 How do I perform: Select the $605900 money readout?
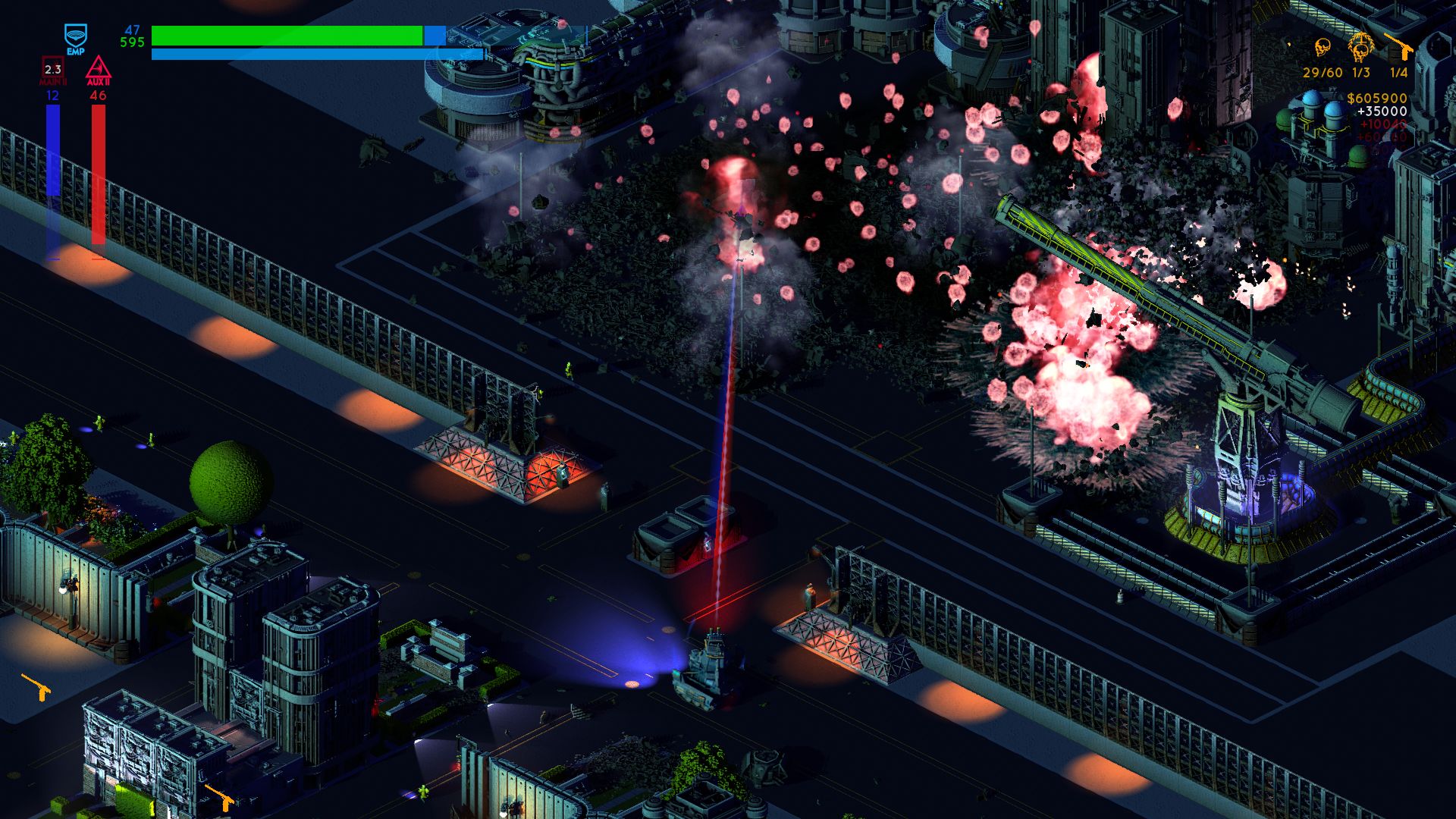[x=1377, y=98]
